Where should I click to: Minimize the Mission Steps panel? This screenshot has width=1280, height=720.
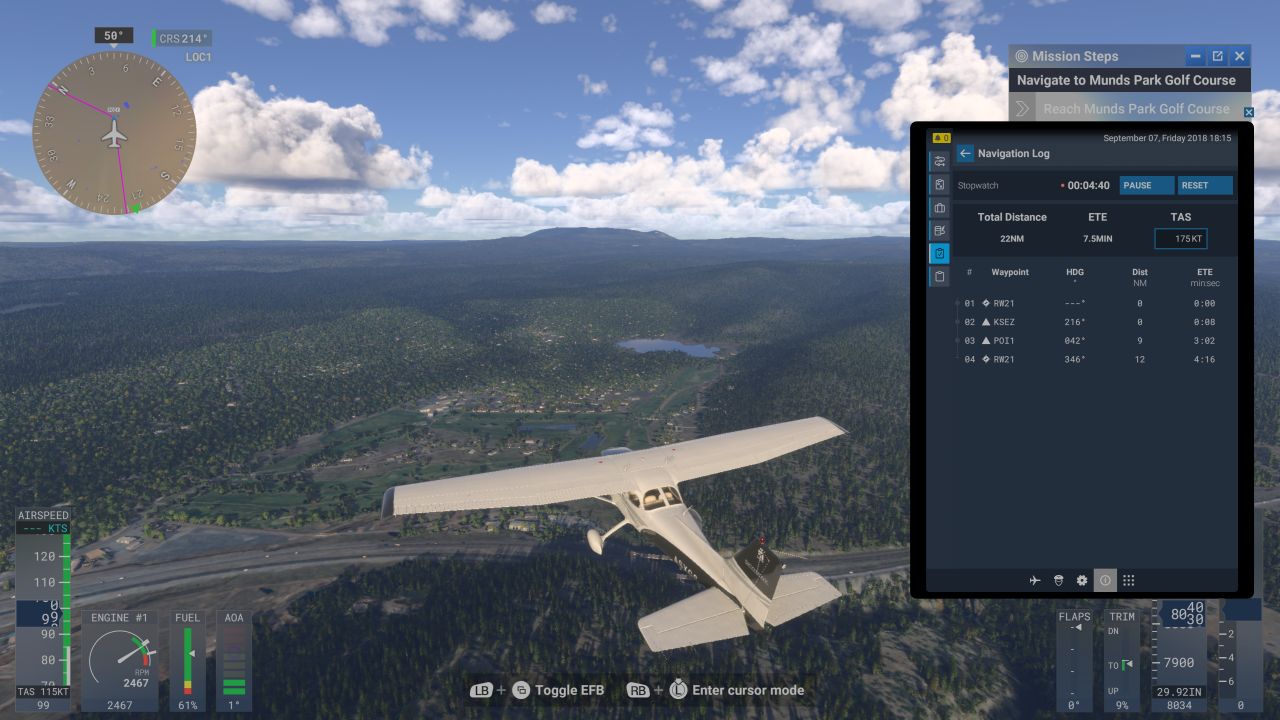pyautogui.click(x=1195, y=56)
